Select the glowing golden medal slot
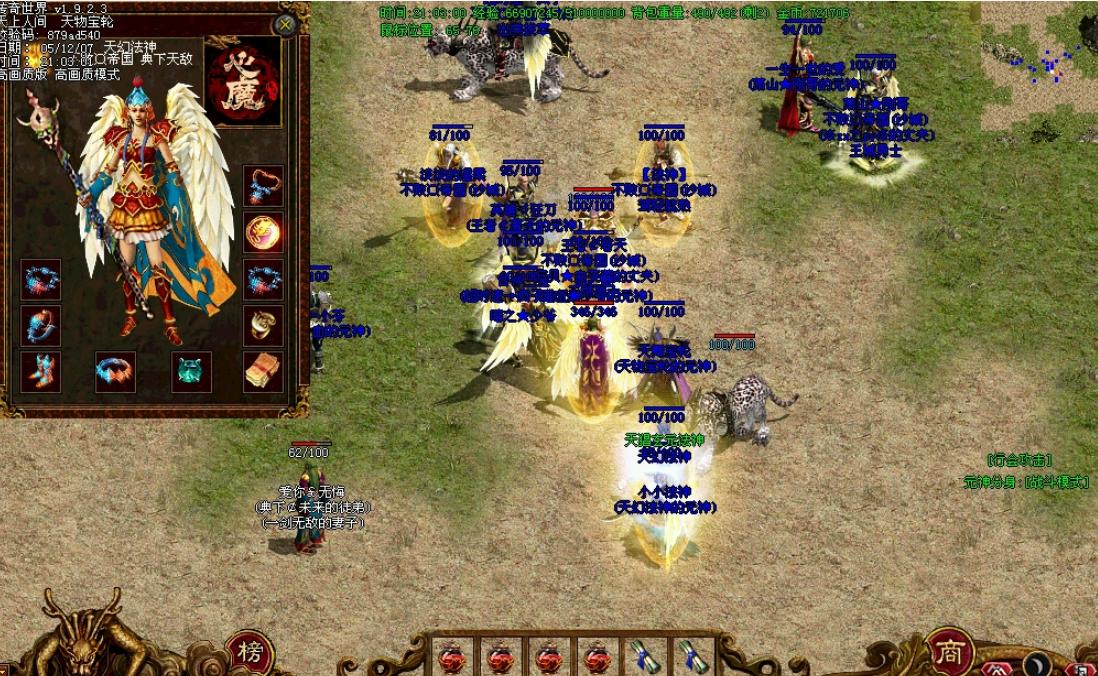The height and width of the screenshot is (676, 1098). [263, 233]
